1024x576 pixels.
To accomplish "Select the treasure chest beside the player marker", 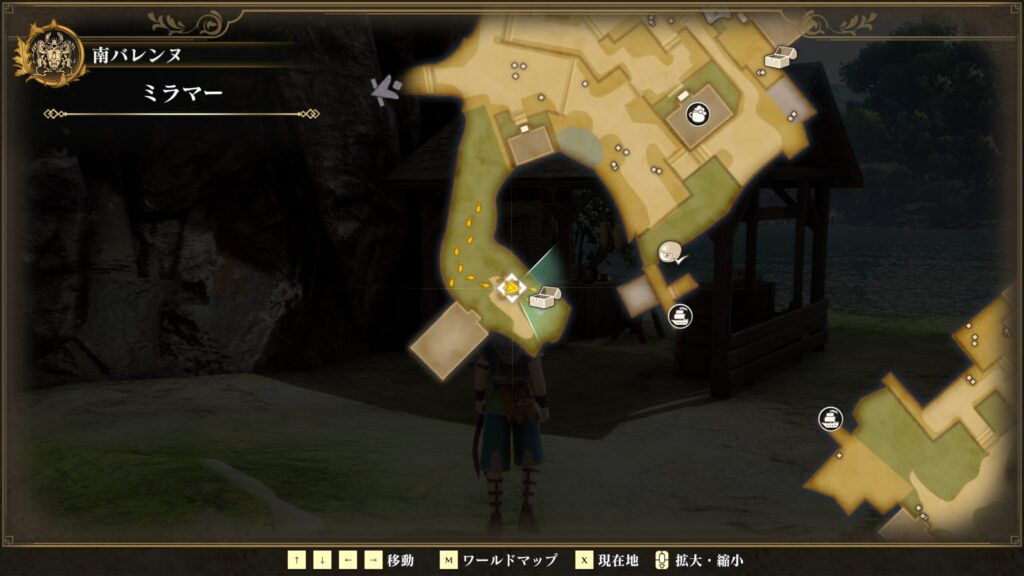I will point(545,296).
